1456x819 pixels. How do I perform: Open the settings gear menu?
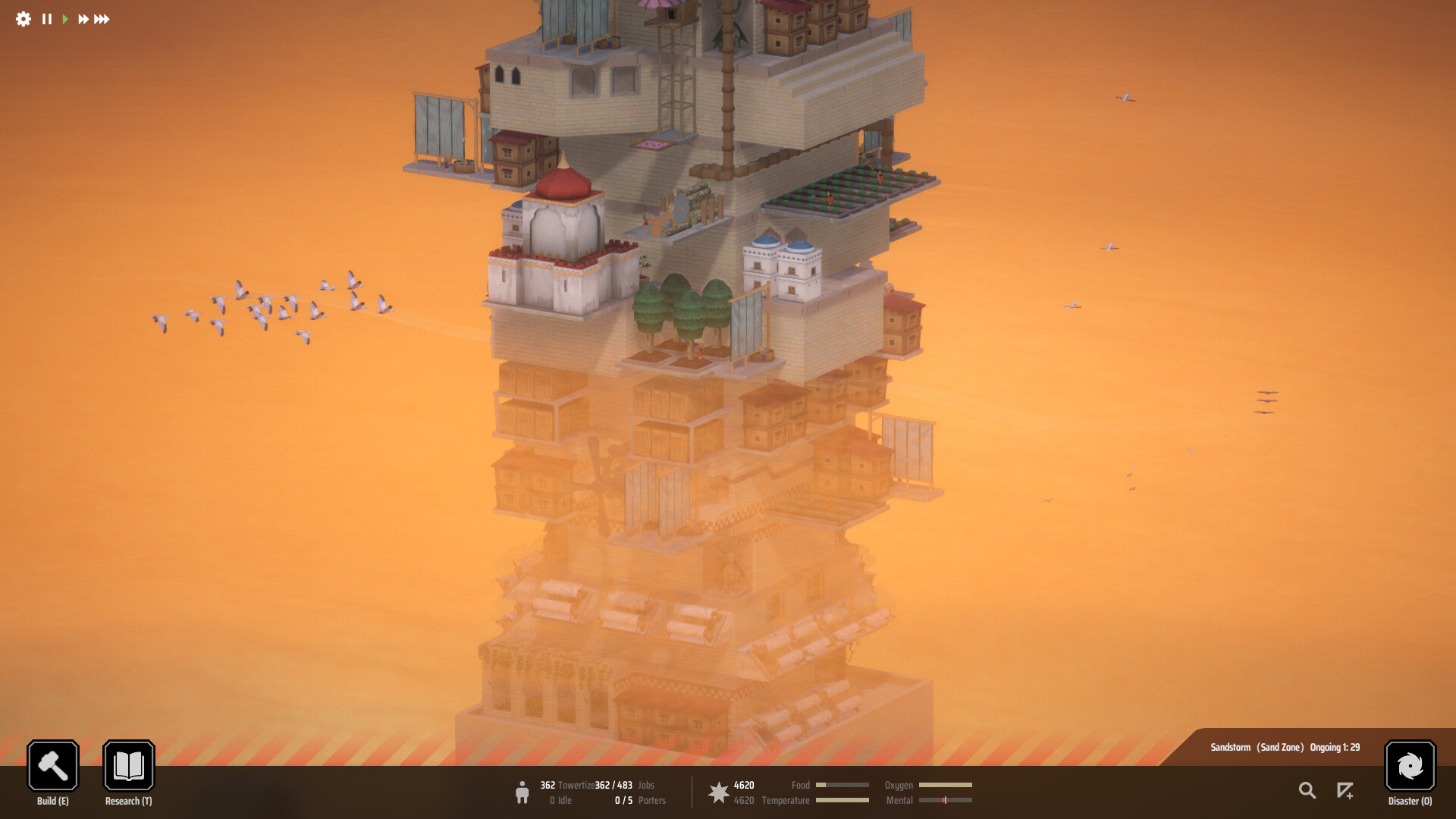pyautogui.click(x=22, y=20)
